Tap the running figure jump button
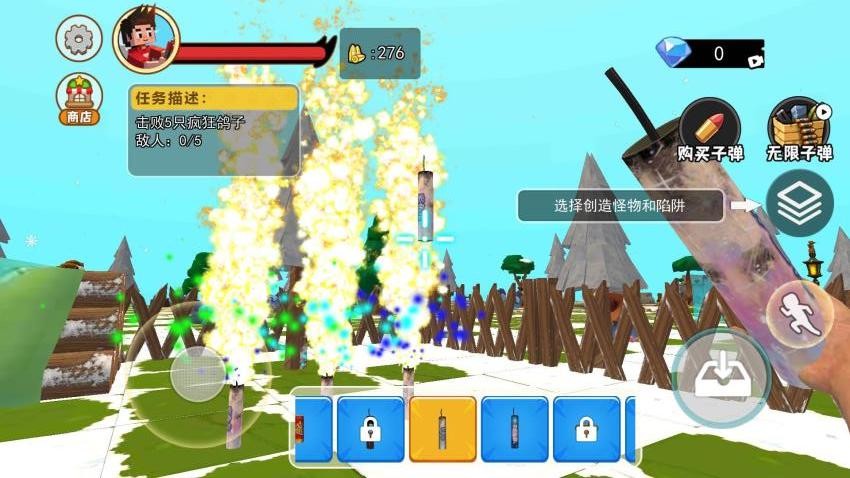Image resolution: width=850 pixels, height=478 pixels. [x=800, y=314]
